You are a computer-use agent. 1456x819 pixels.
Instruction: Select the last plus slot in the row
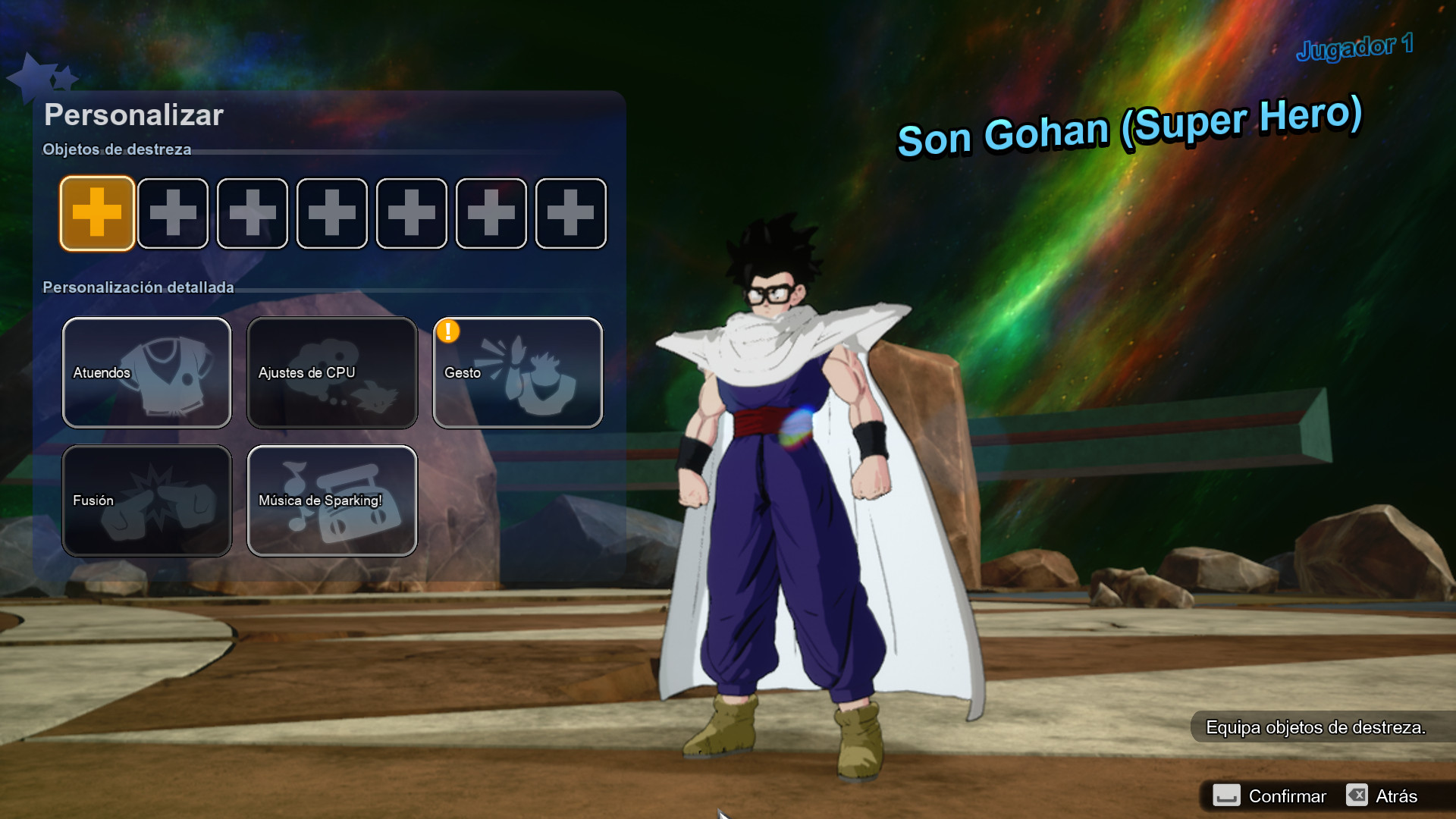point(570,213)
